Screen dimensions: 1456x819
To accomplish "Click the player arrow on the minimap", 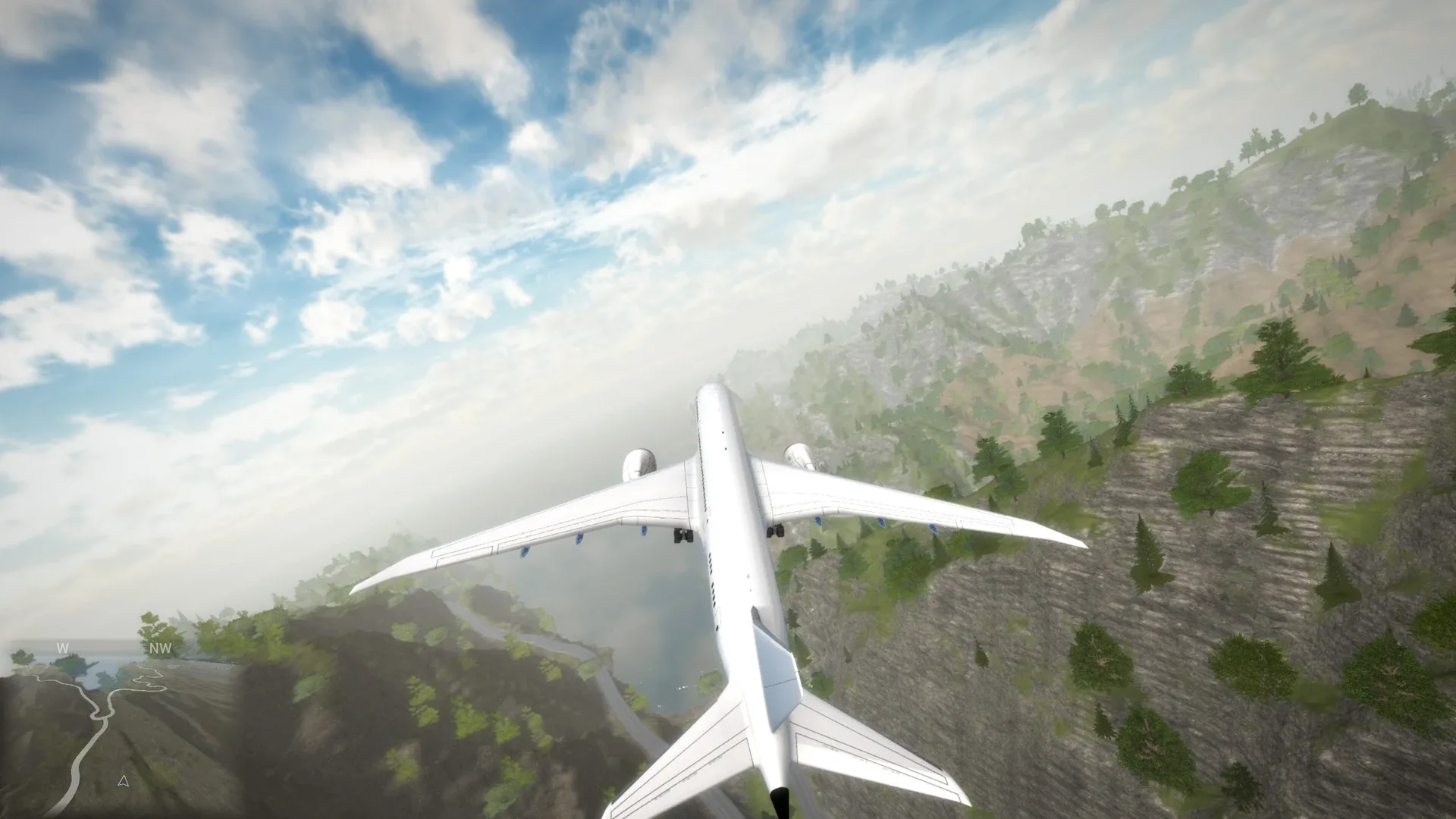I will pos(124,781).
